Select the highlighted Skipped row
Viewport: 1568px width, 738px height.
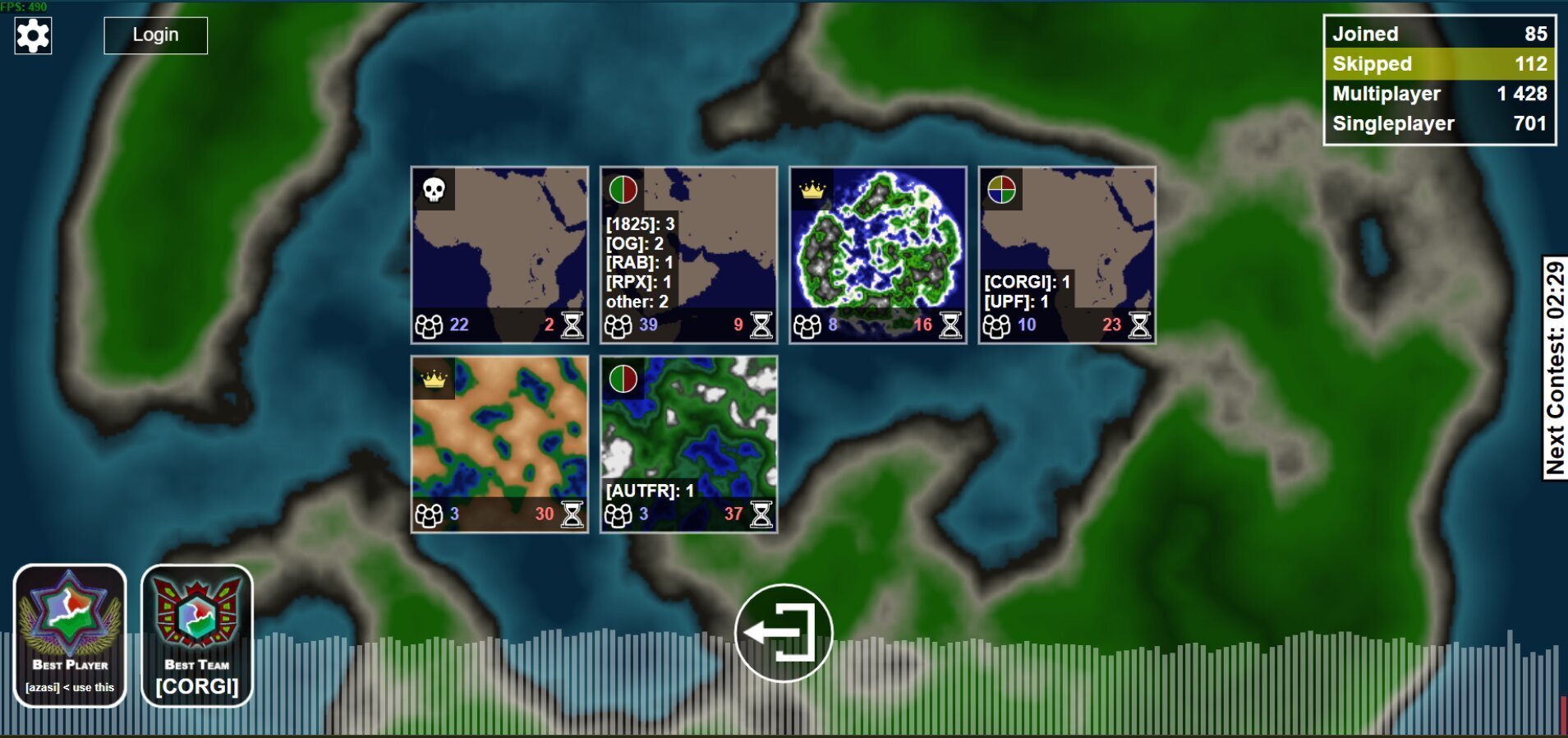pos(1439,64)
